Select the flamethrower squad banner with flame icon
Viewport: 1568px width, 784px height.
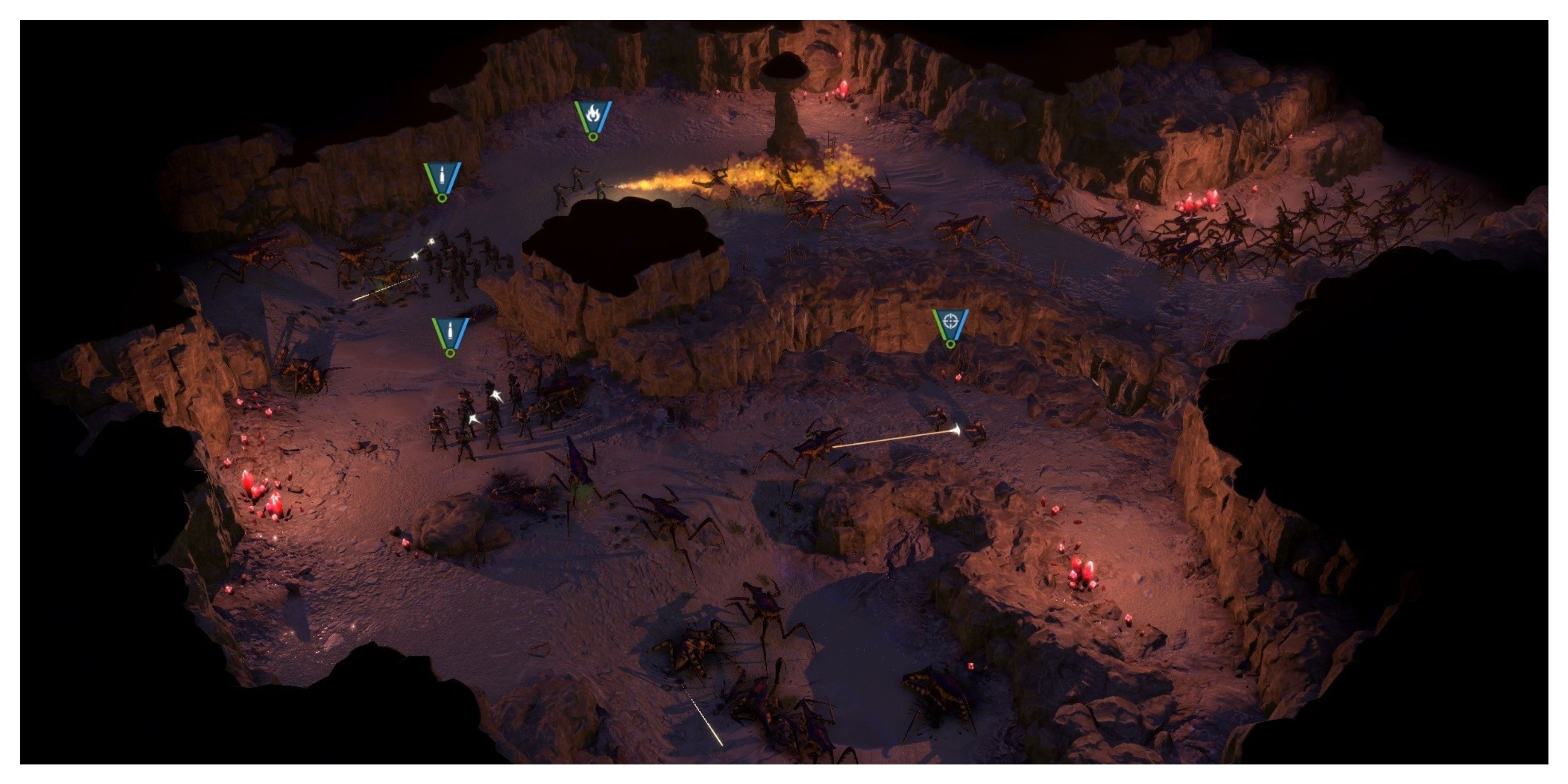click(x=593, y=116)
